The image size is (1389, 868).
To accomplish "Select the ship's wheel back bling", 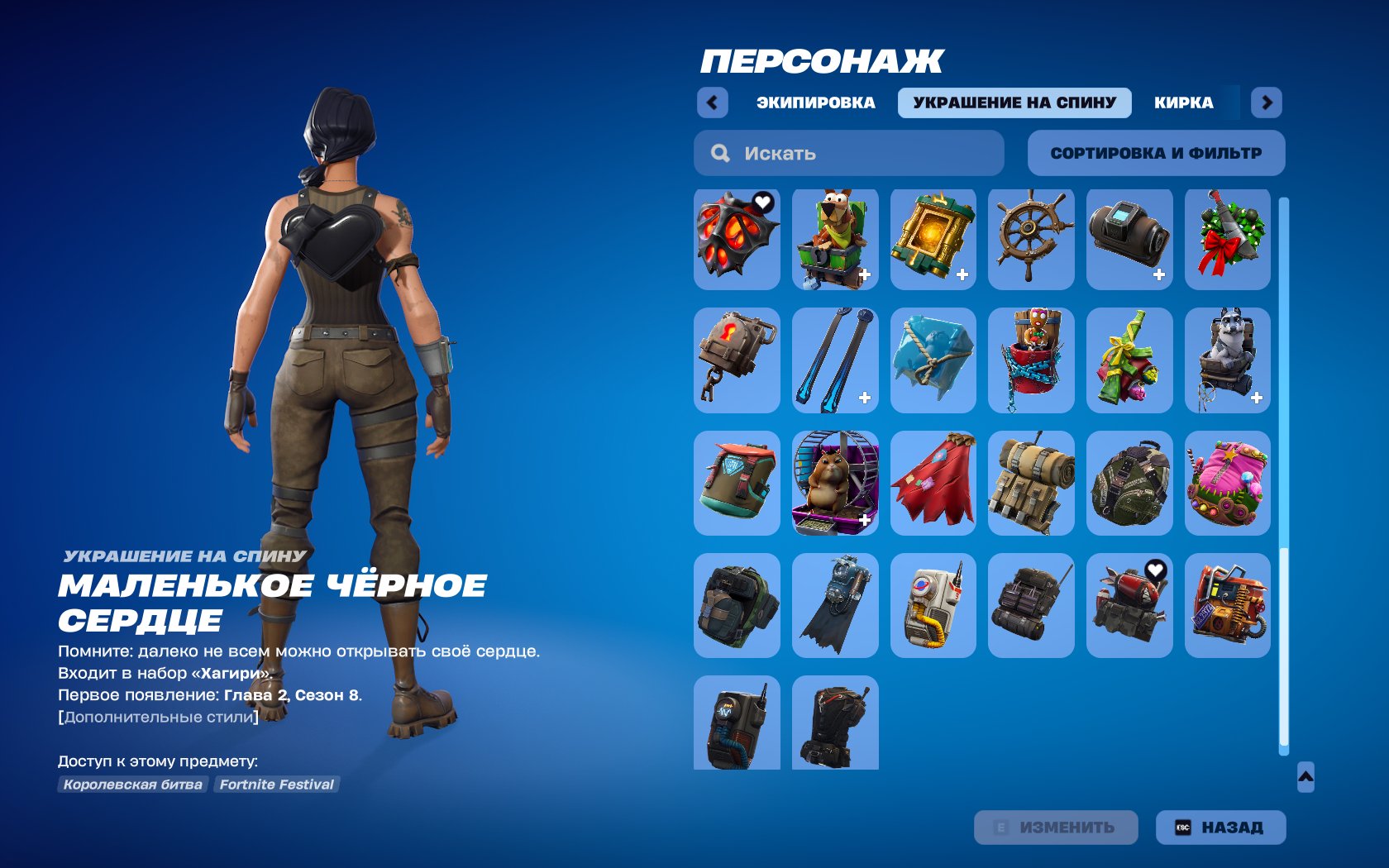I will point(1031,239).
